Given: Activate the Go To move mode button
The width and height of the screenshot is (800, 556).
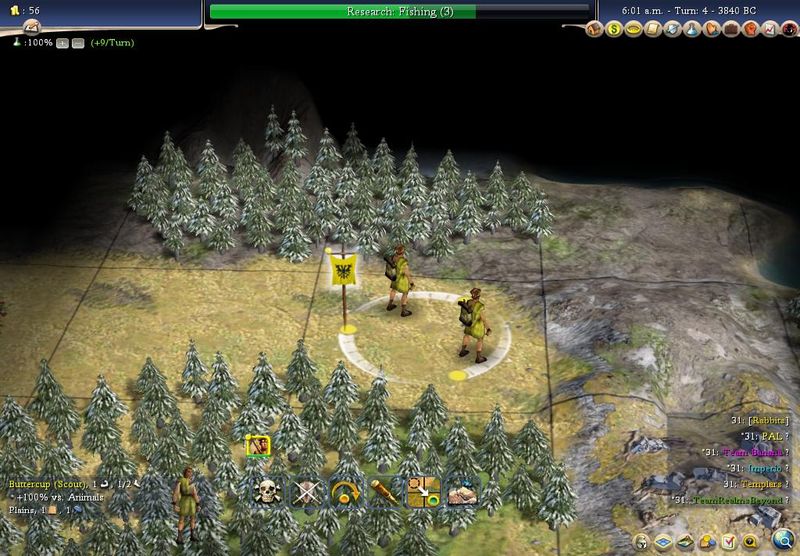Looking at the screenshot, I should (423, 491).
